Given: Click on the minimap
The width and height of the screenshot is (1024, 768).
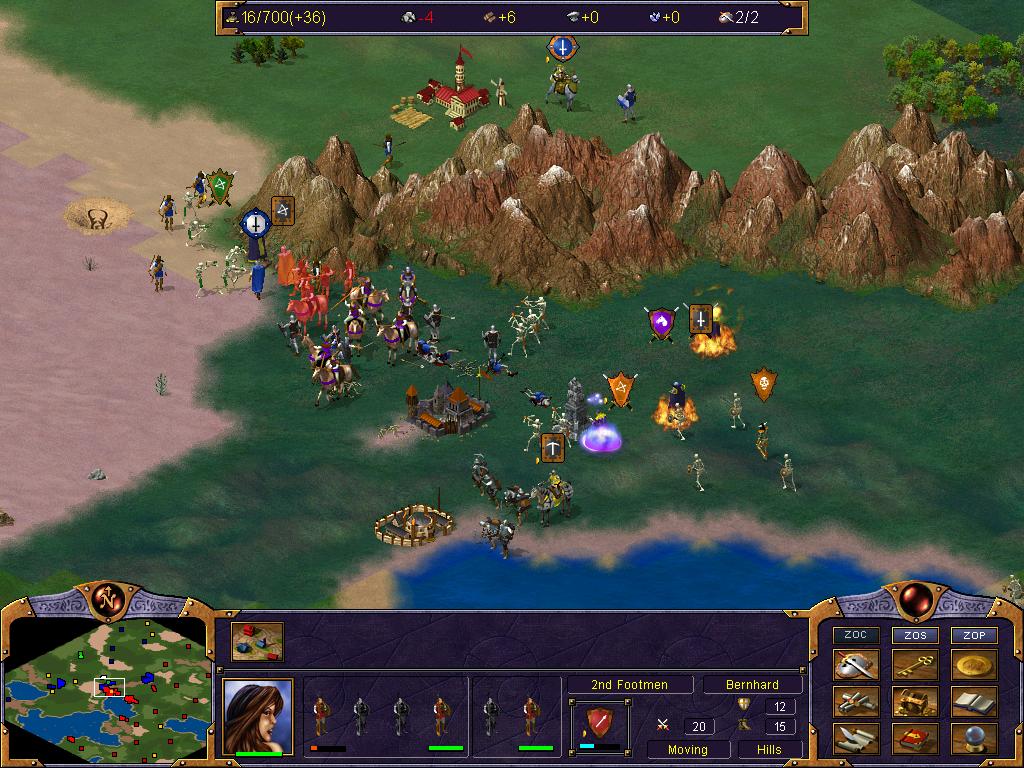Looking at the screenshot, I should point(105,689).
